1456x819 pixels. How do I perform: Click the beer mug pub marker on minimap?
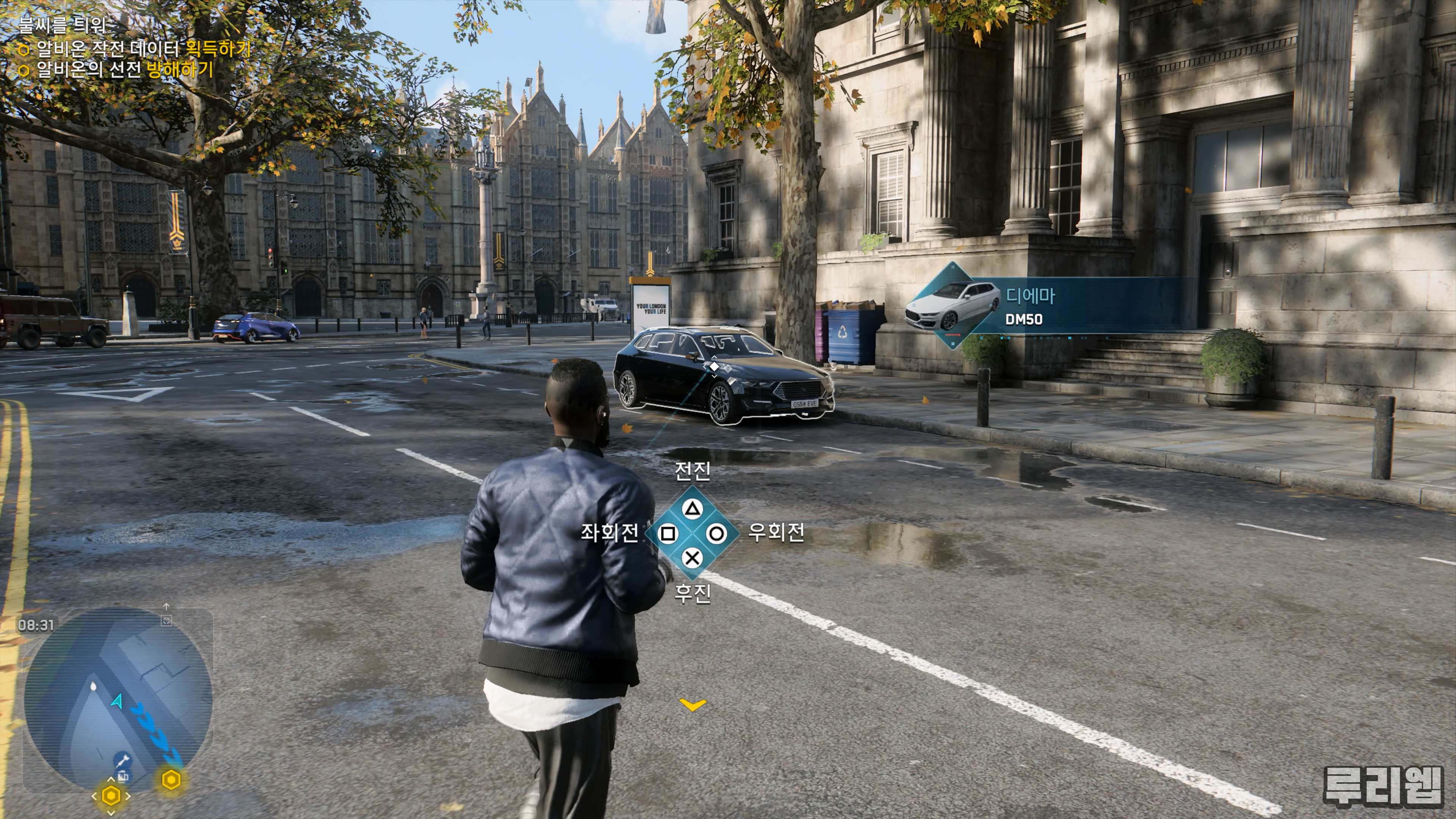tap(123, 777)
